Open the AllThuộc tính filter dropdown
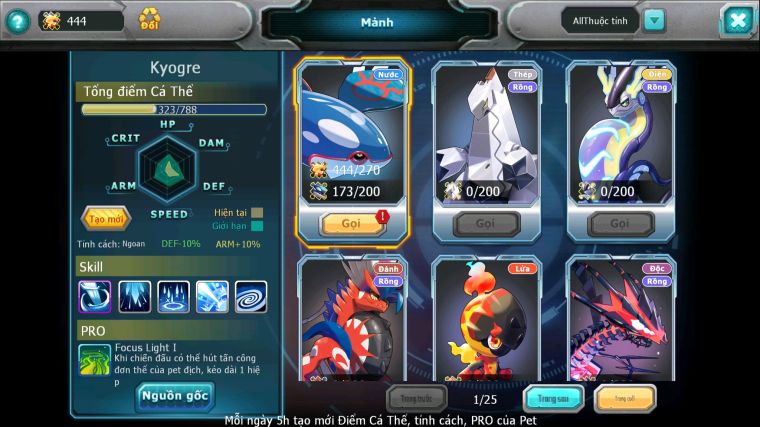 [654, 20]
